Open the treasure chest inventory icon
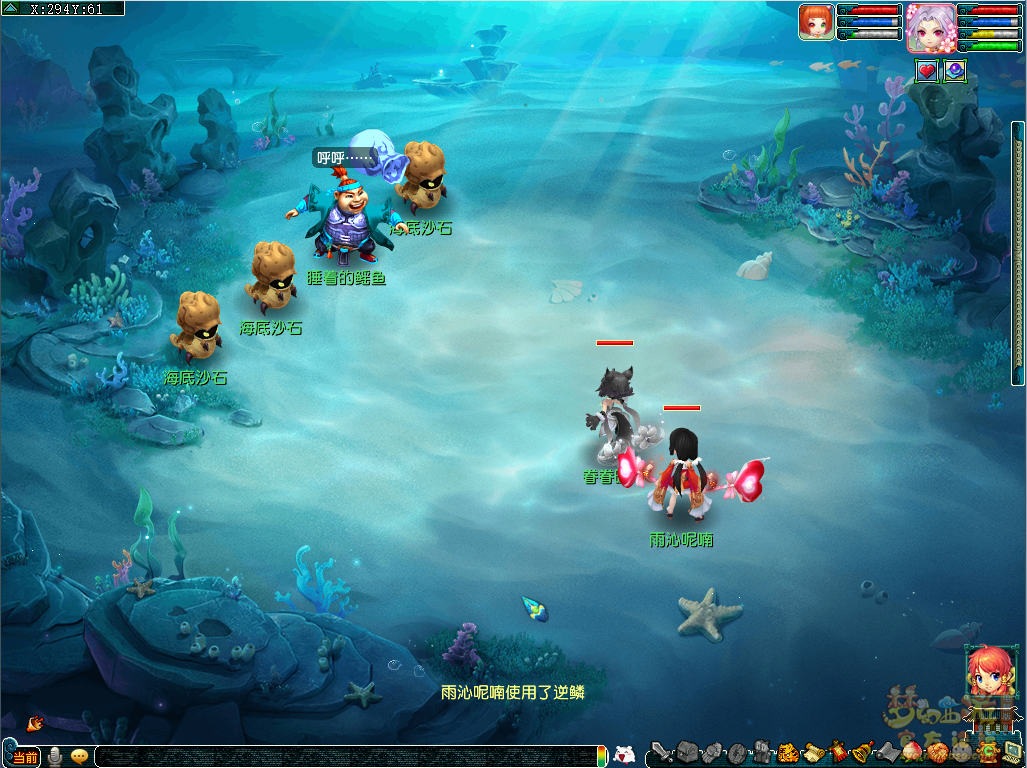 [688, 751]
